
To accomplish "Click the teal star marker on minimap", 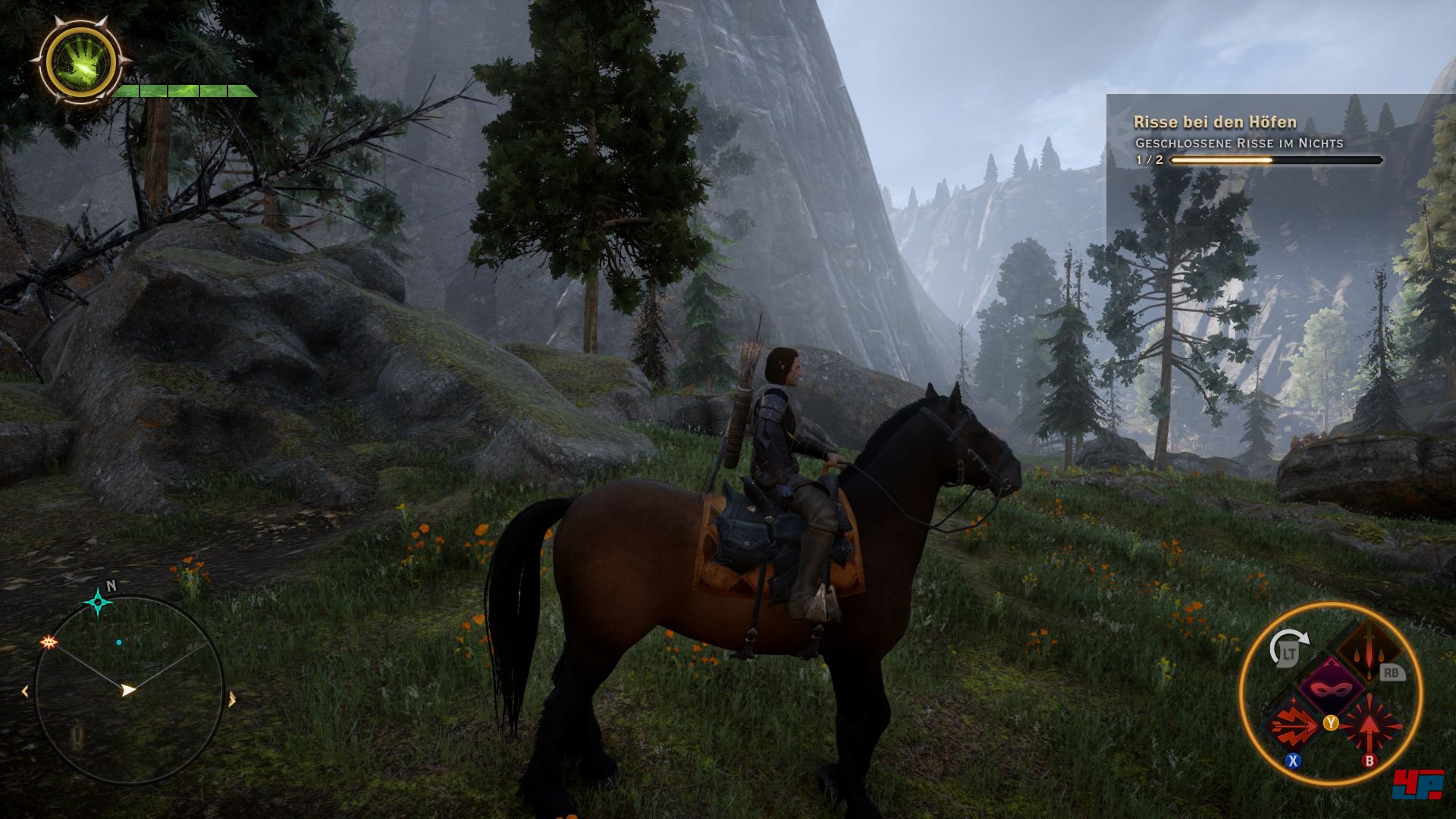I will (x=98, y=603).
